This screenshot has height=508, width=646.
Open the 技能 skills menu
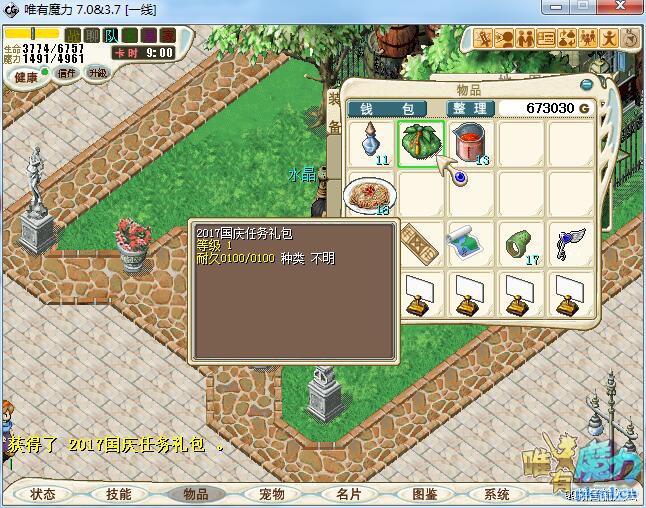click(x=118, y=494)
